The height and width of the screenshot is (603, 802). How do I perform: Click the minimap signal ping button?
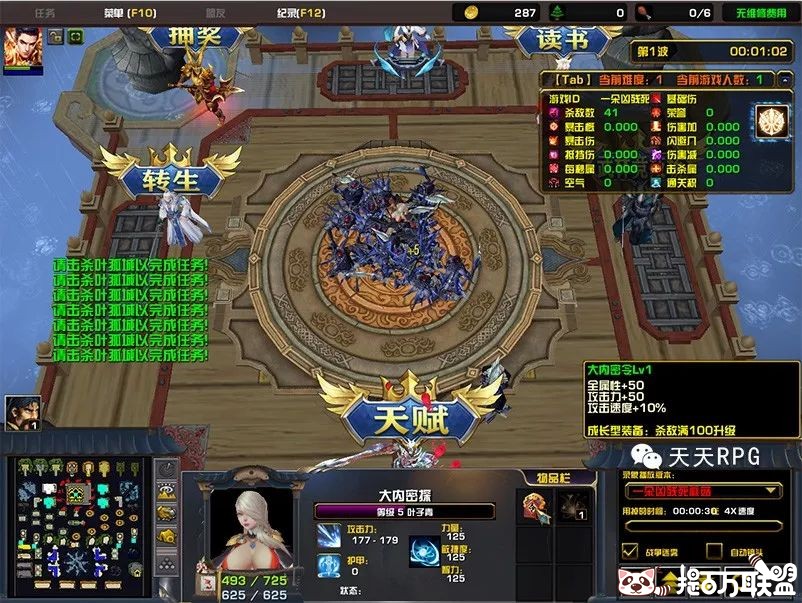167,470
